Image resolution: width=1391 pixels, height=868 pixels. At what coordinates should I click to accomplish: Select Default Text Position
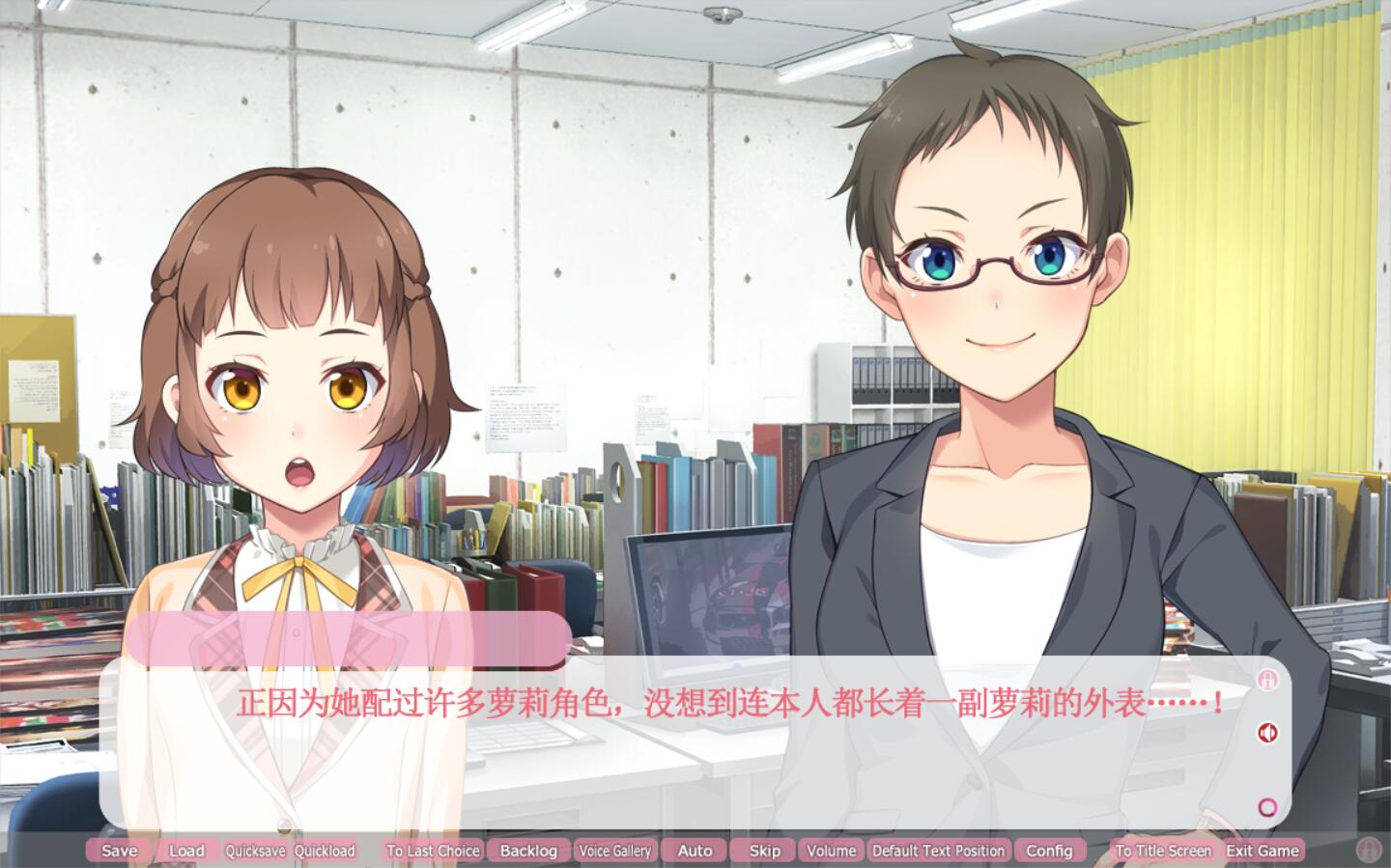(938, 851)
